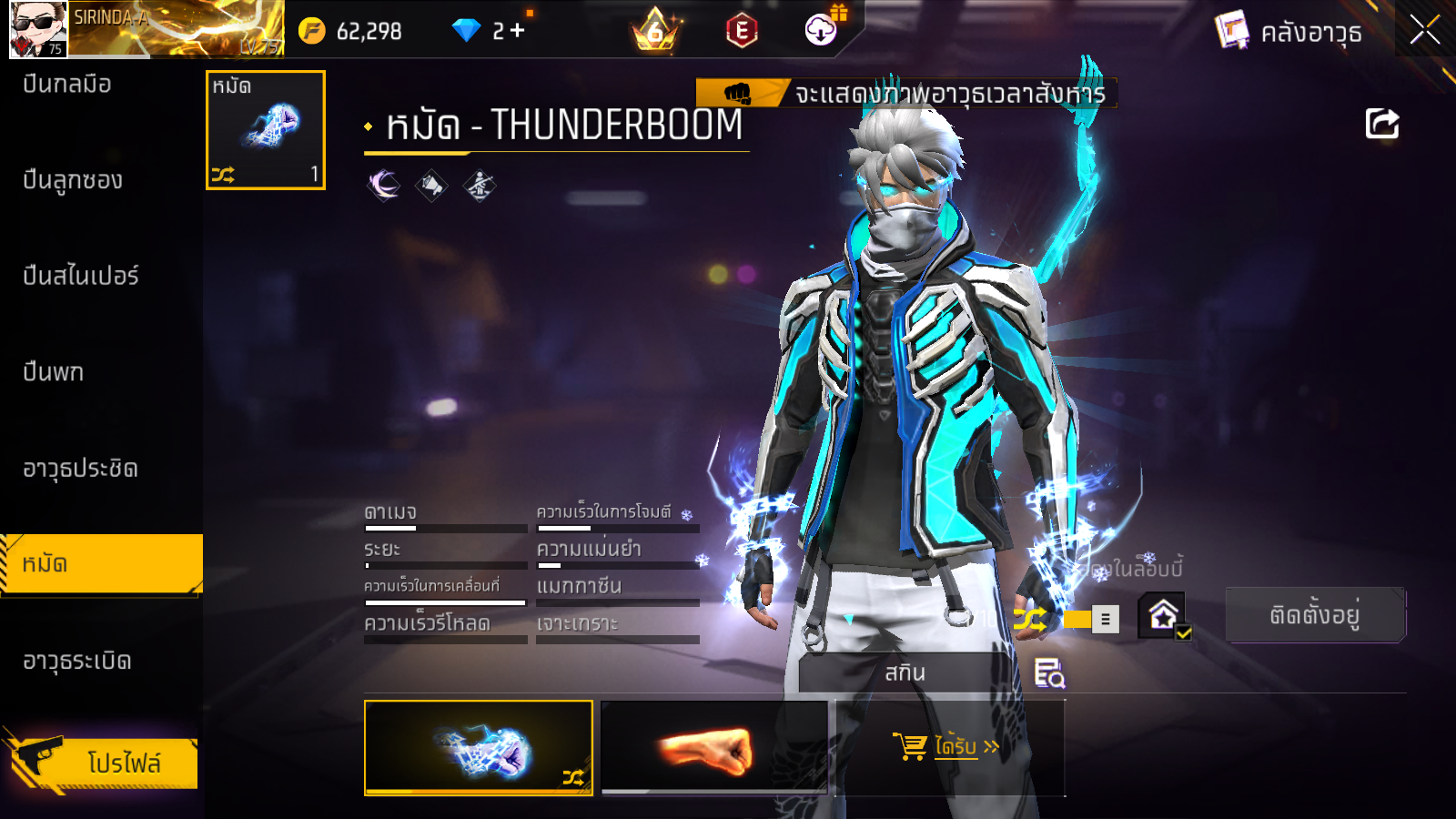Click the ติดตั้งอยู่ equipped button

pos(1315,615)
